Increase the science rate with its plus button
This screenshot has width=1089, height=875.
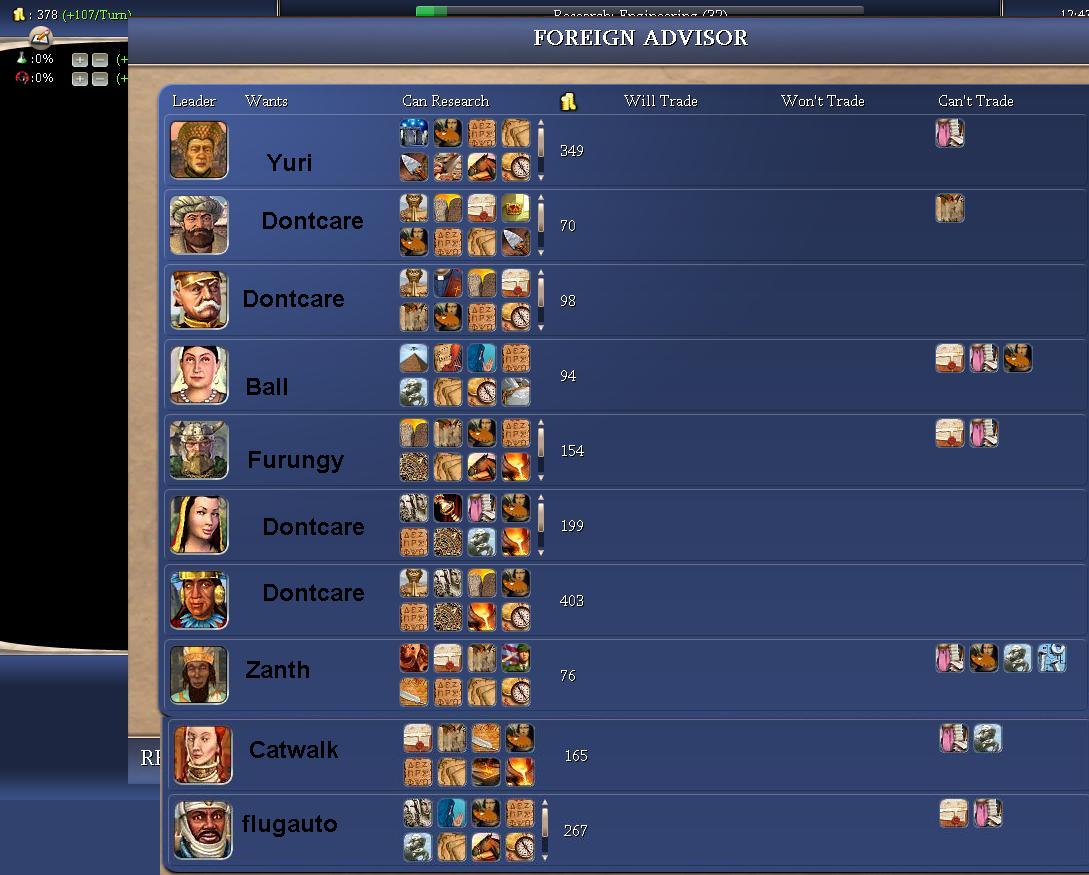point(79,60)
